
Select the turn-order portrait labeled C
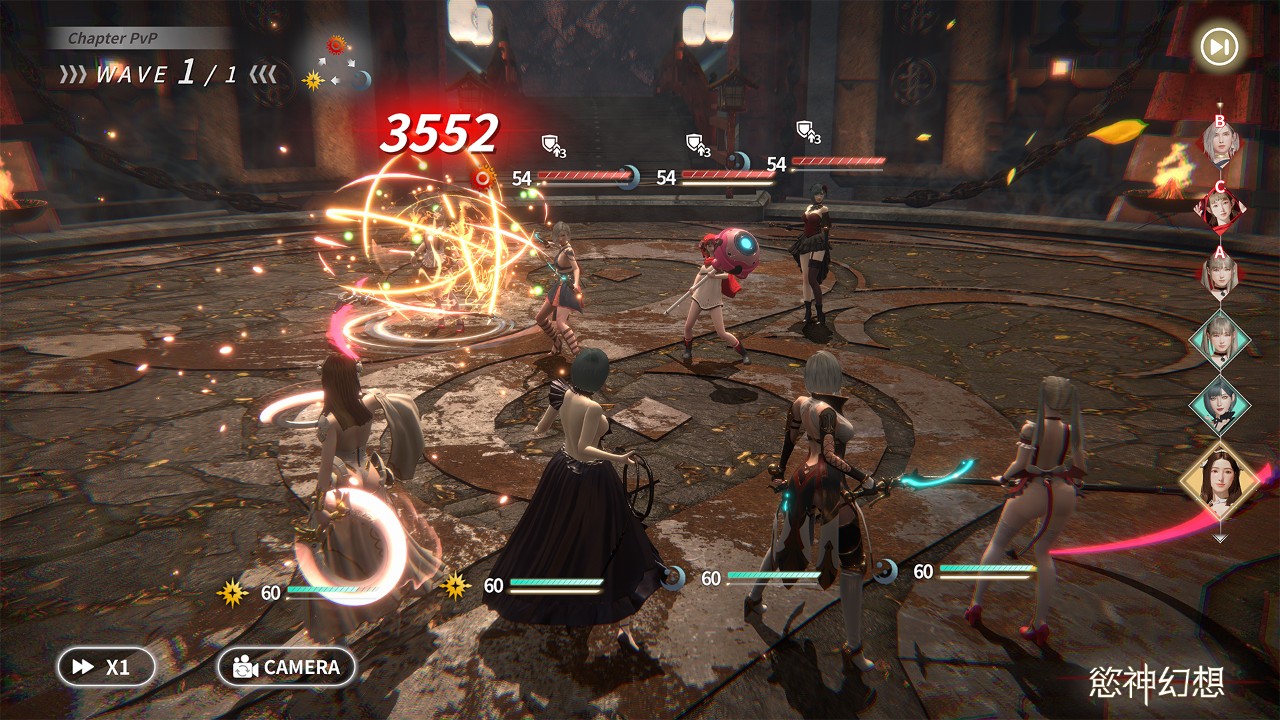[x=1220, y=209]
